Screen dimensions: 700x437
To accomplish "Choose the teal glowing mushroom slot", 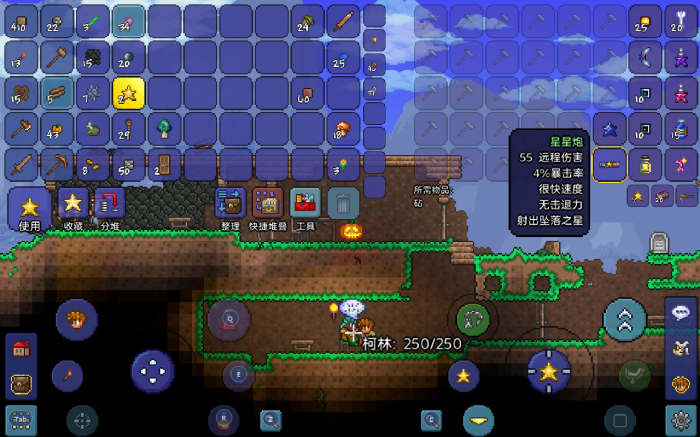I will [x=165, y=129].
